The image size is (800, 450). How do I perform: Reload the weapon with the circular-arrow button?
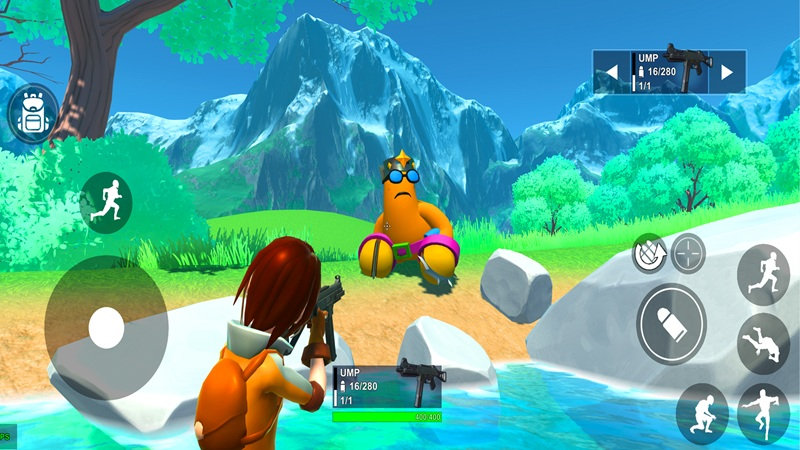tap(650, 253)
